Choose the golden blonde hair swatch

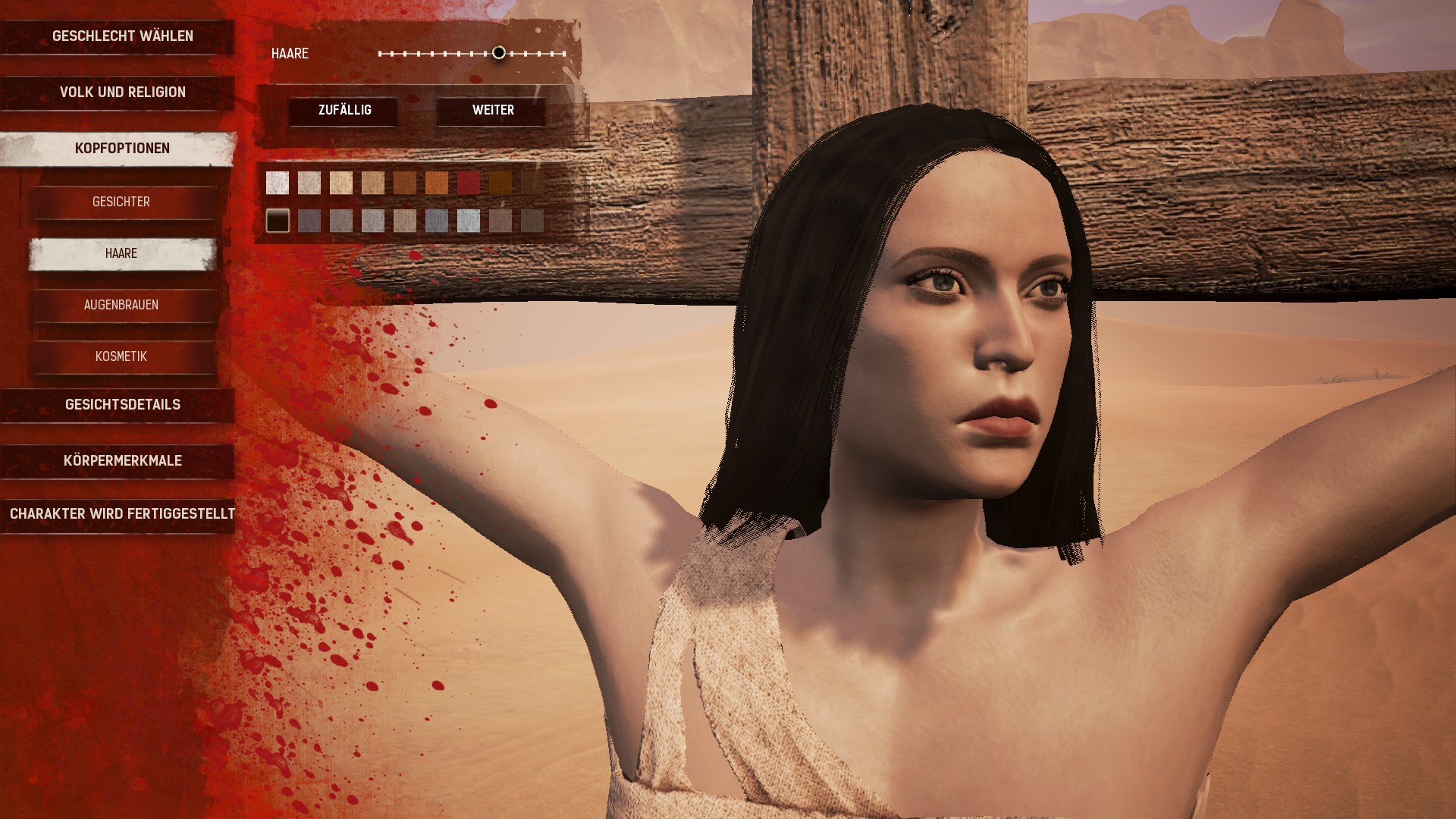pyautogui.click(x=341, y=183)
